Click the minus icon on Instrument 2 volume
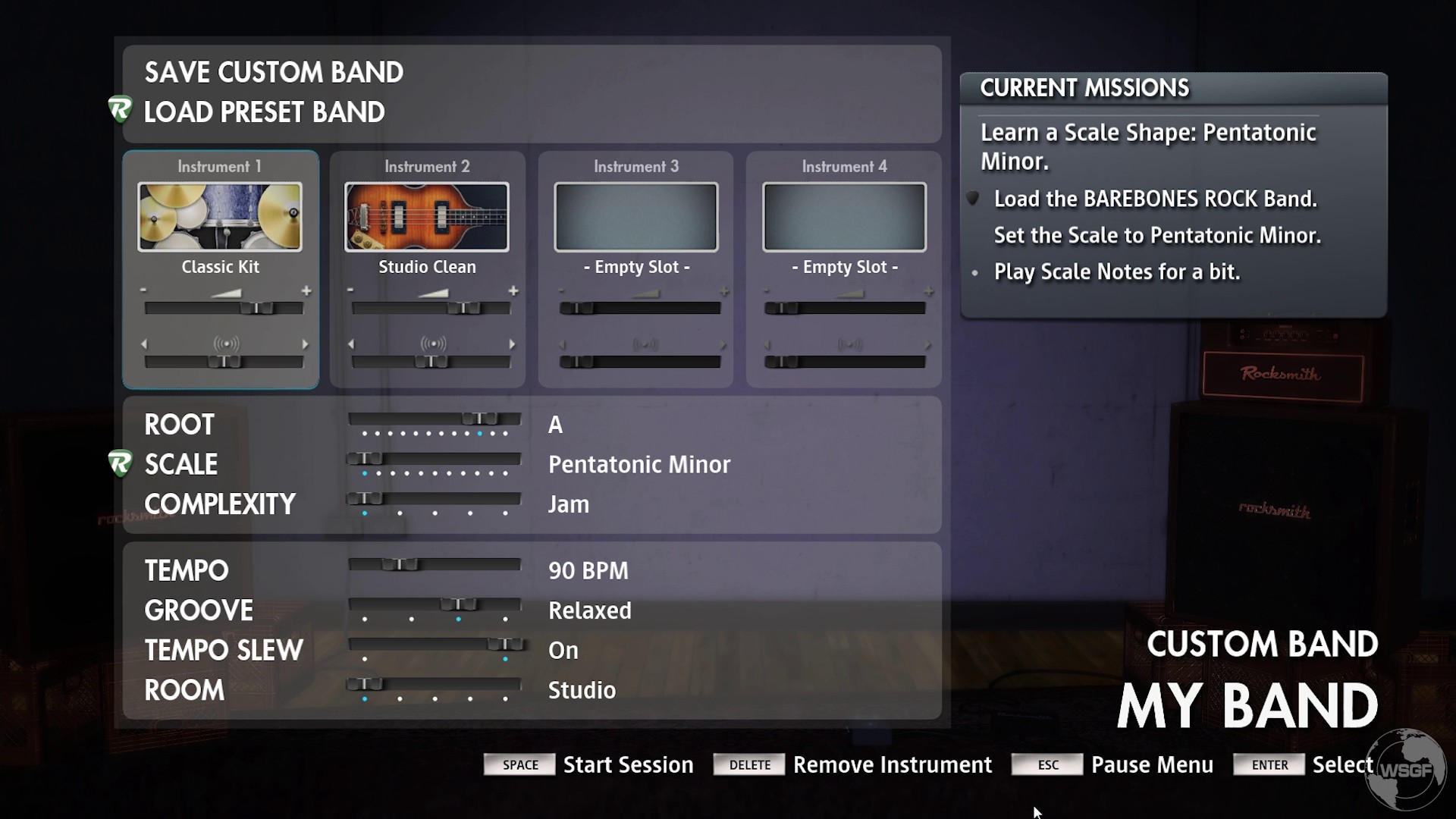This screenshot has width=1456, height=819. point(351,289)
